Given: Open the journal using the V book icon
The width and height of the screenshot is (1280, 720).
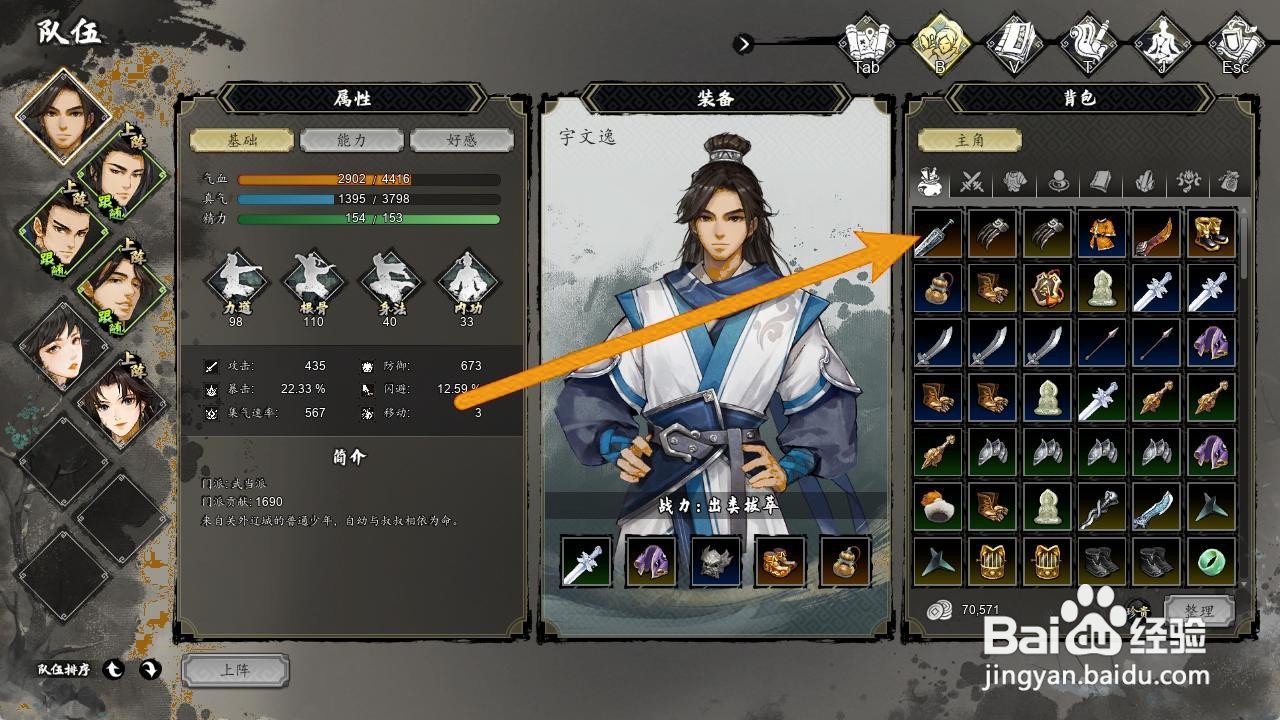Looking at the screenshot, I should tap(1012, 40).
